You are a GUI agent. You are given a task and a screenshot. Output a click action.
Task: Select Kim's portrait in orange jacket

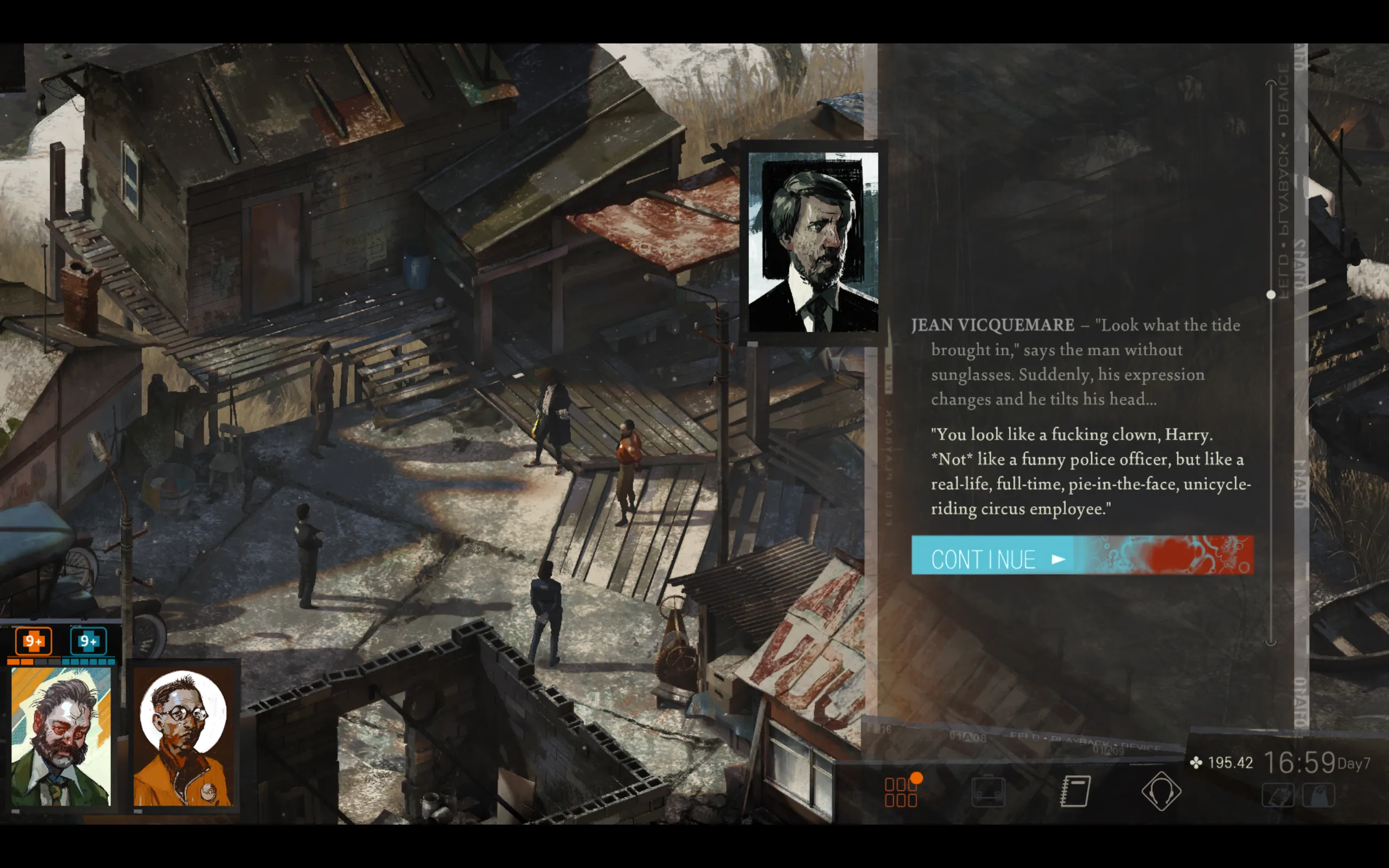point(184,737)
